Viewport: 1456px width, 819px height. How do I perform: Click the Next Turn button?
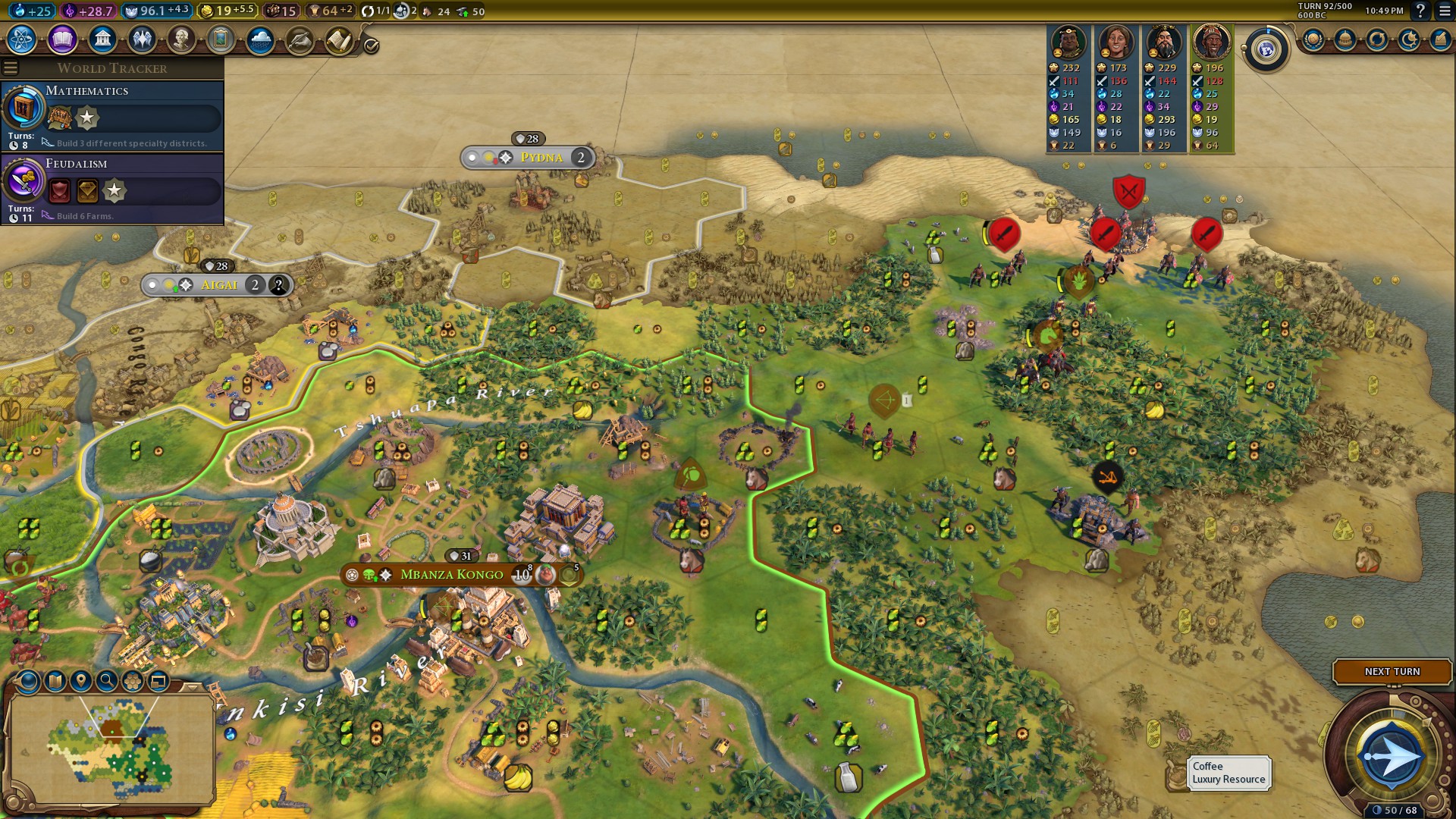coord(1392,671)
